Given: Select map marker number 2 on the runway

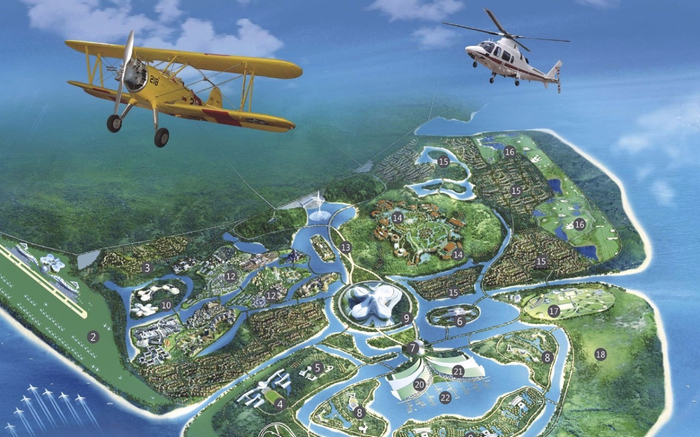Looking at the screenshot, I should 93,337.
